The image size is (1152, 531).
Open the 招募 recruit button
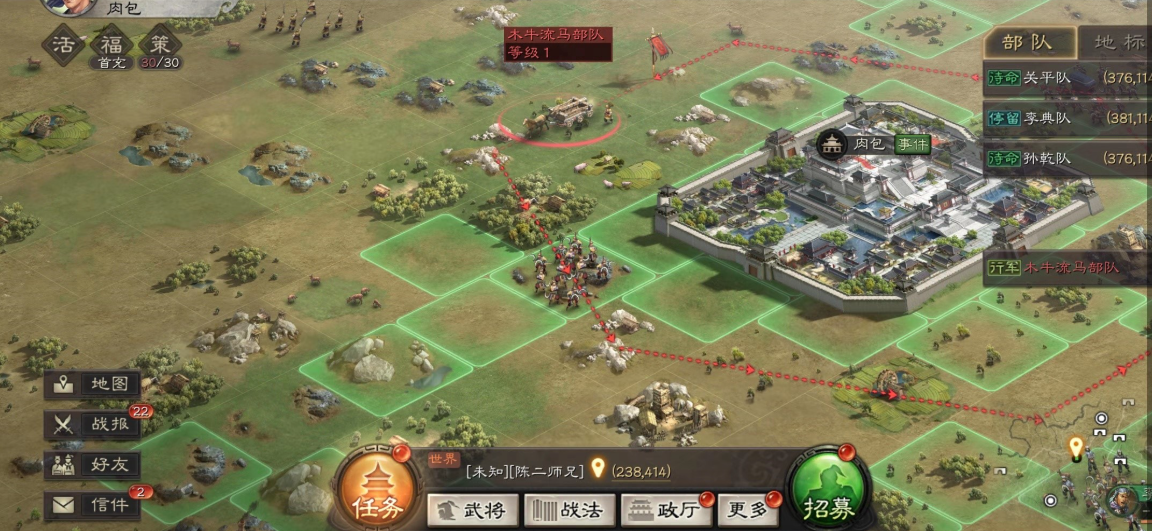(x=826, y=489)
